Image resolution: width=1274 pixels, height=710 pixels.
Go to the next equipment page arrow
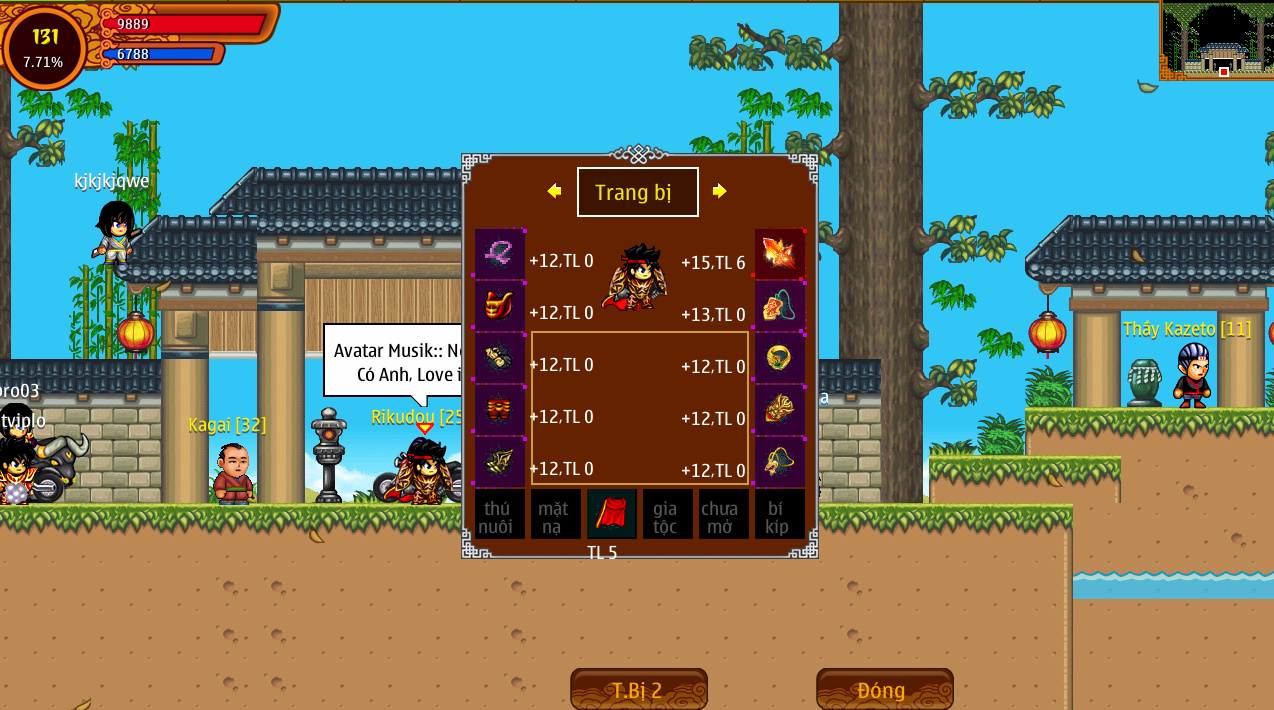(719, 191)
